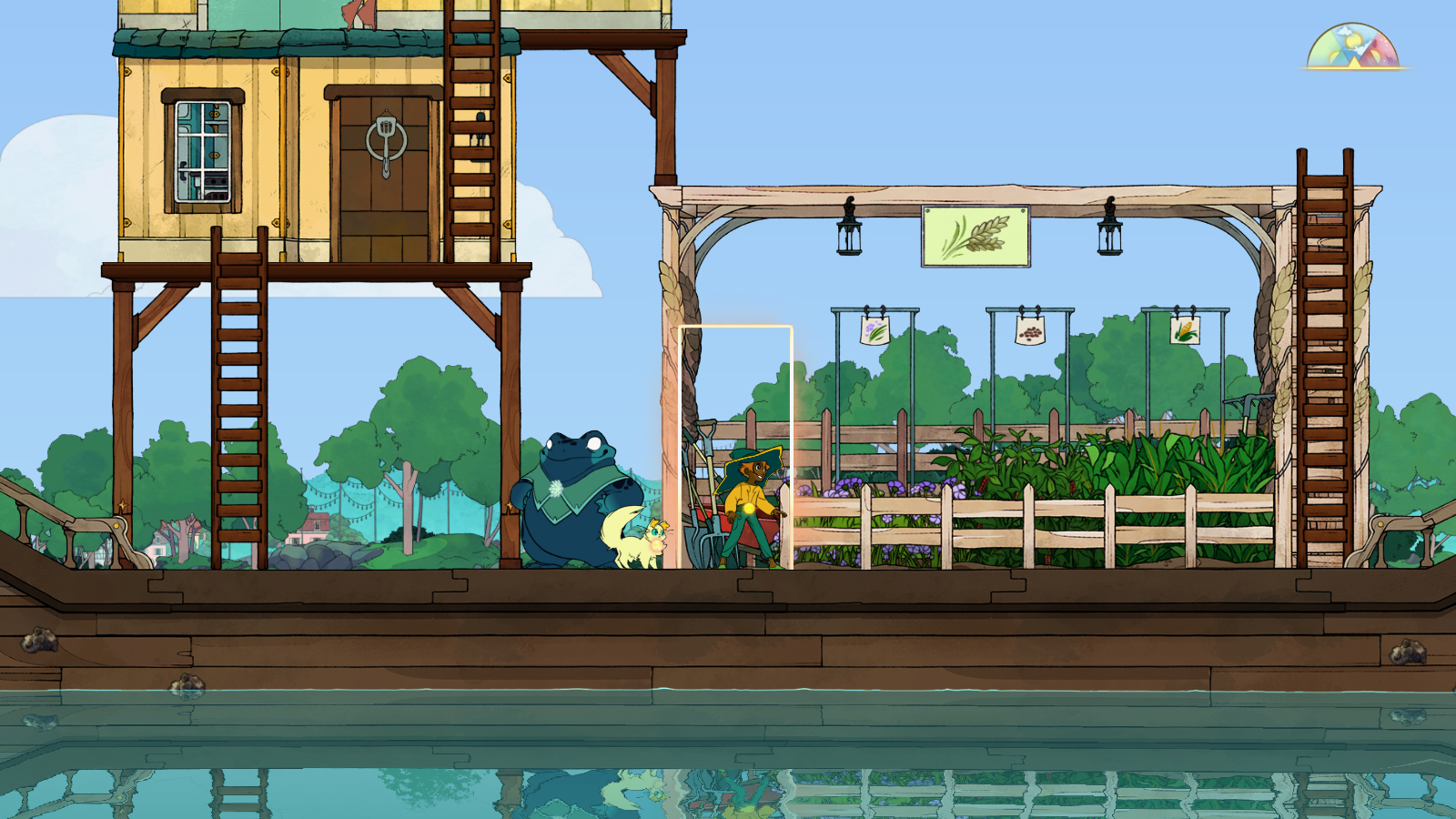Click the day-night cycle dial
The image size is (1456, 819).
point(1353,49)
